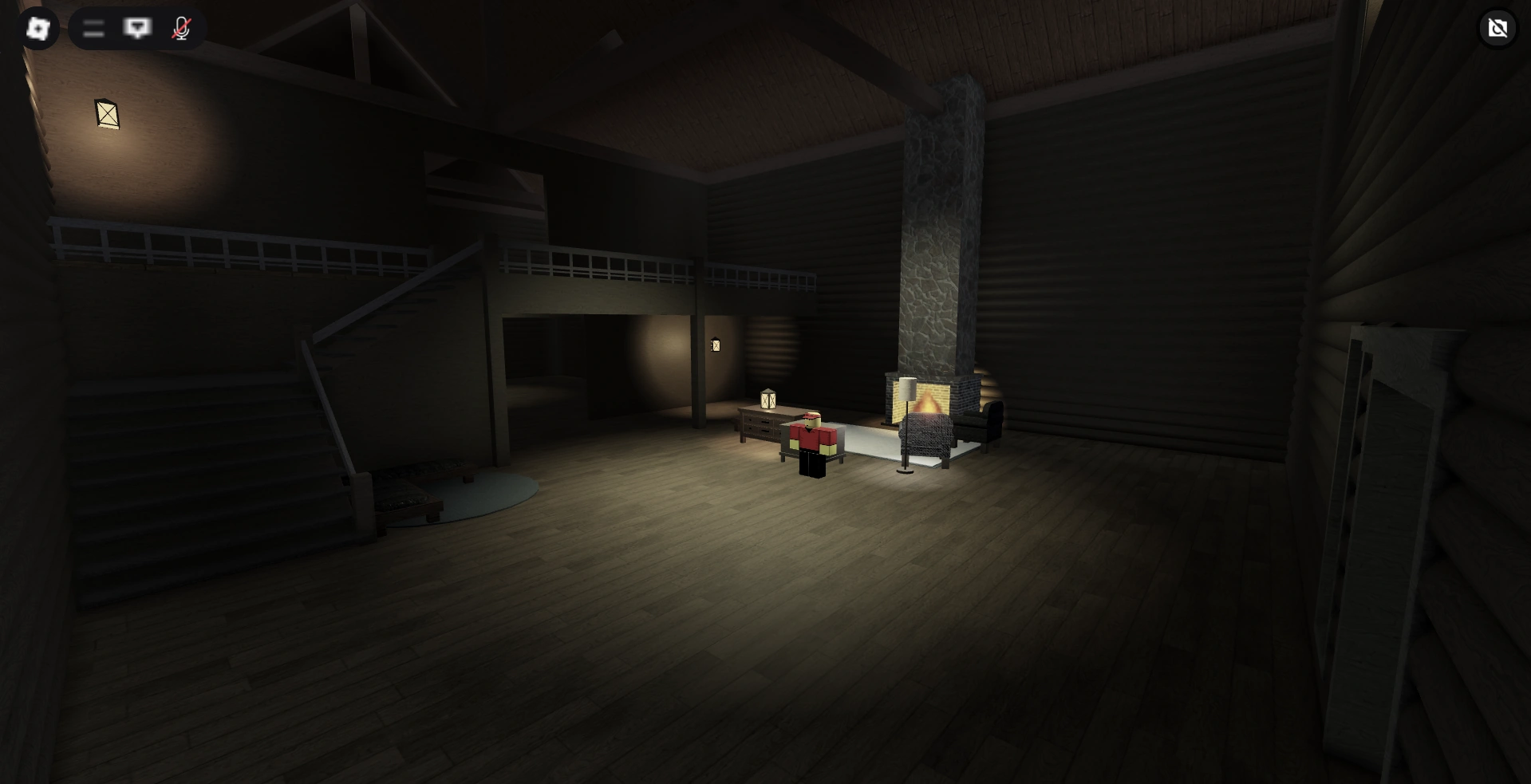Click the Roblox logo button top-left
The image size is (1531, 784).
pos(37,29)
